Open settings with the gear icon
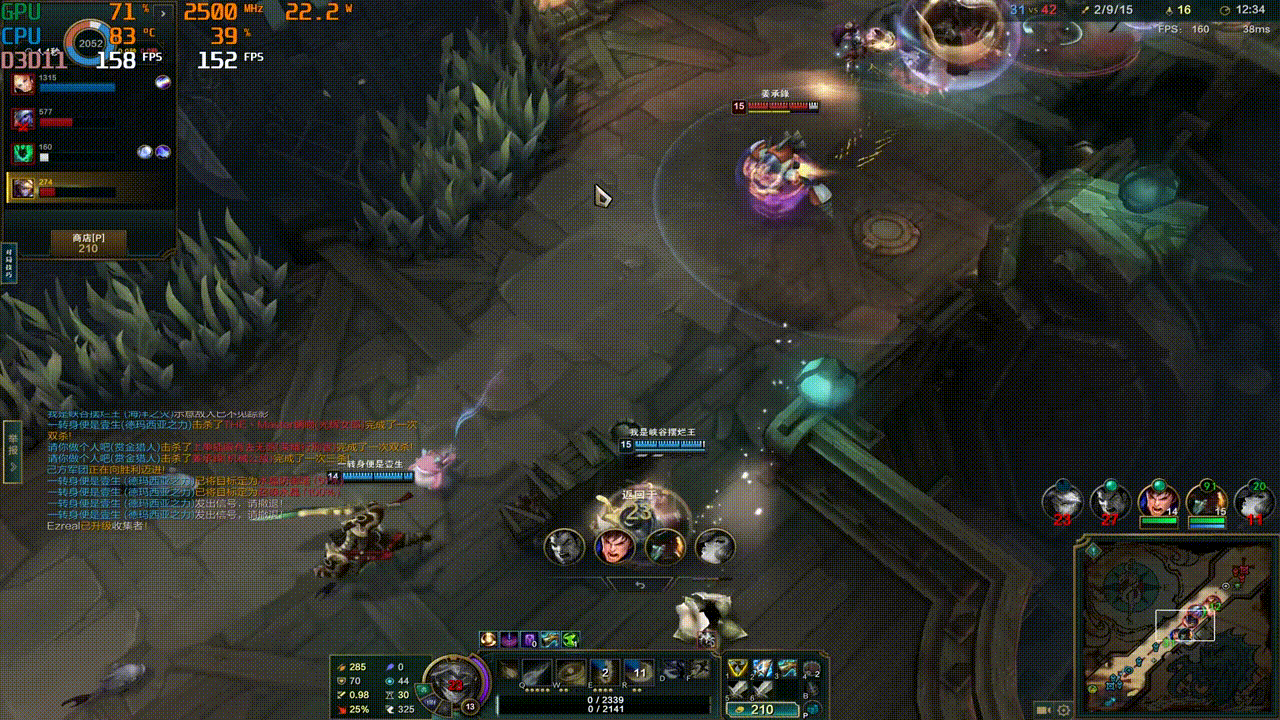1280x720 pixels. tap(1063, 709)
